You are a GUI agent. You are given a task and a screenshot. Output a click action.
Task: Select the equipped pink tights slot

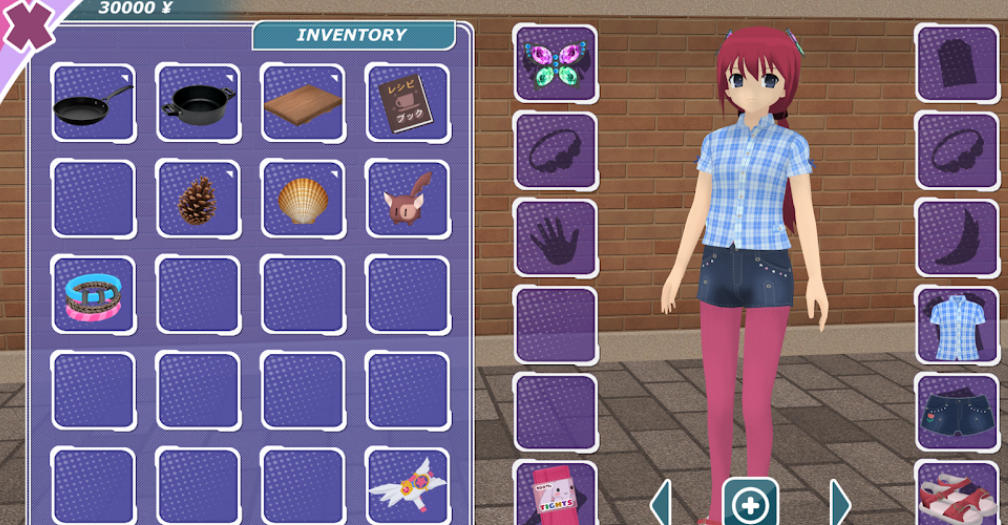click(555, 493)
